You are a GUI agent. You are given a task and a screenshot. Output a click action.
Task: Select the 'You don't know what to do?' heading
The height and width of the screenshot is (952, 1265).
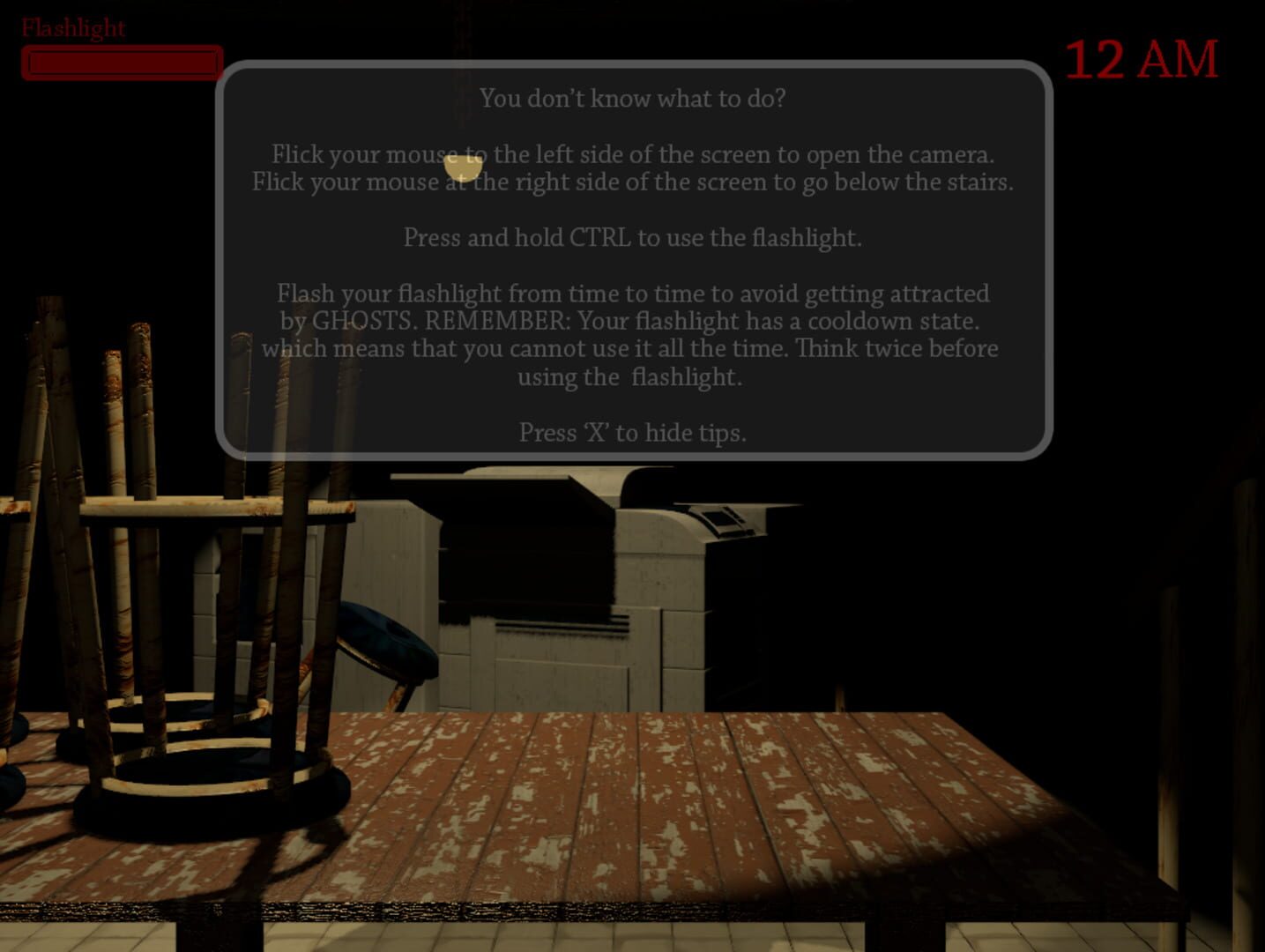click(x=633, y=99)
